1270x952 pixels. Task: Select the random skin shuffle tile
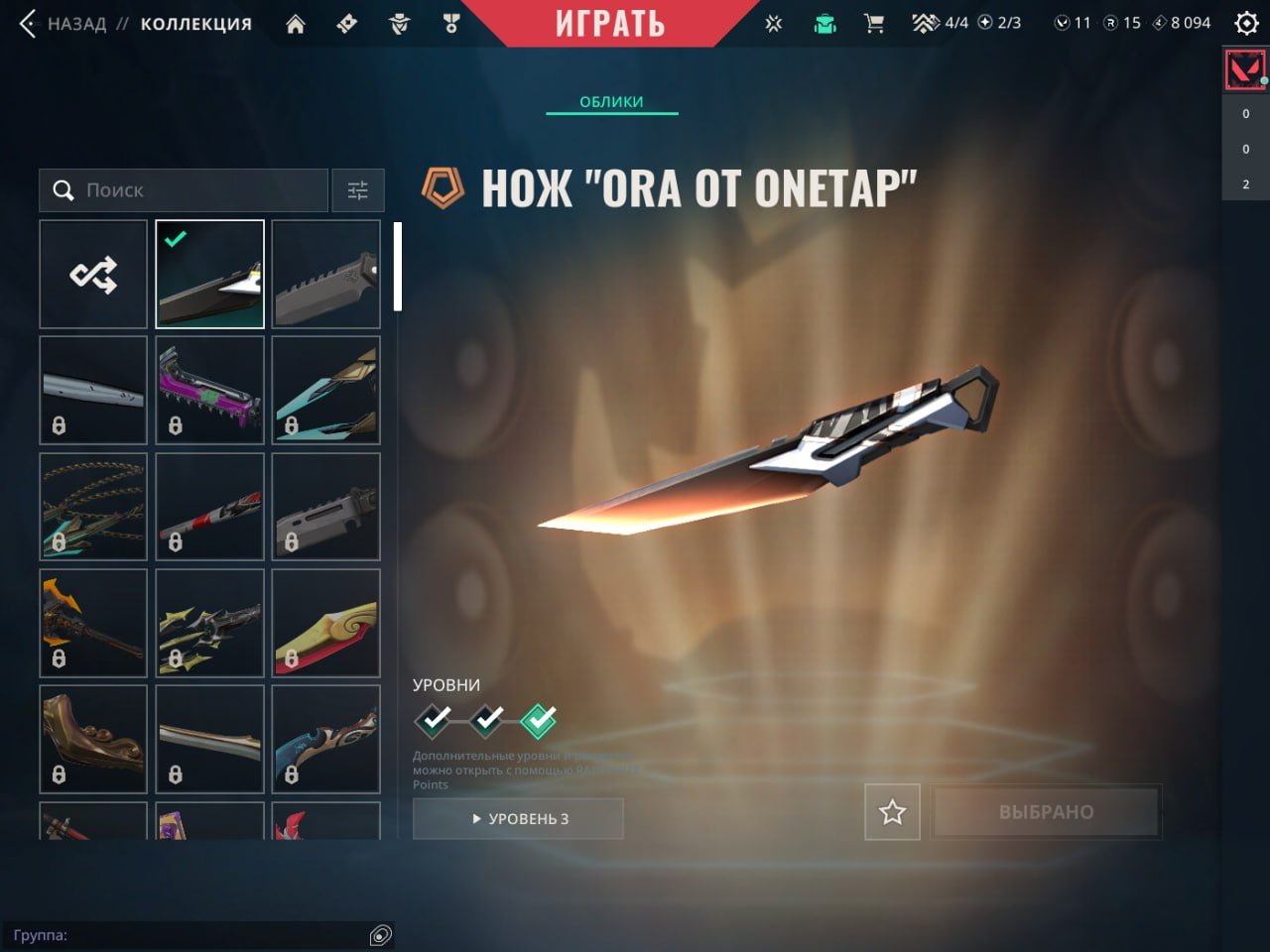[x=93, y=275]
